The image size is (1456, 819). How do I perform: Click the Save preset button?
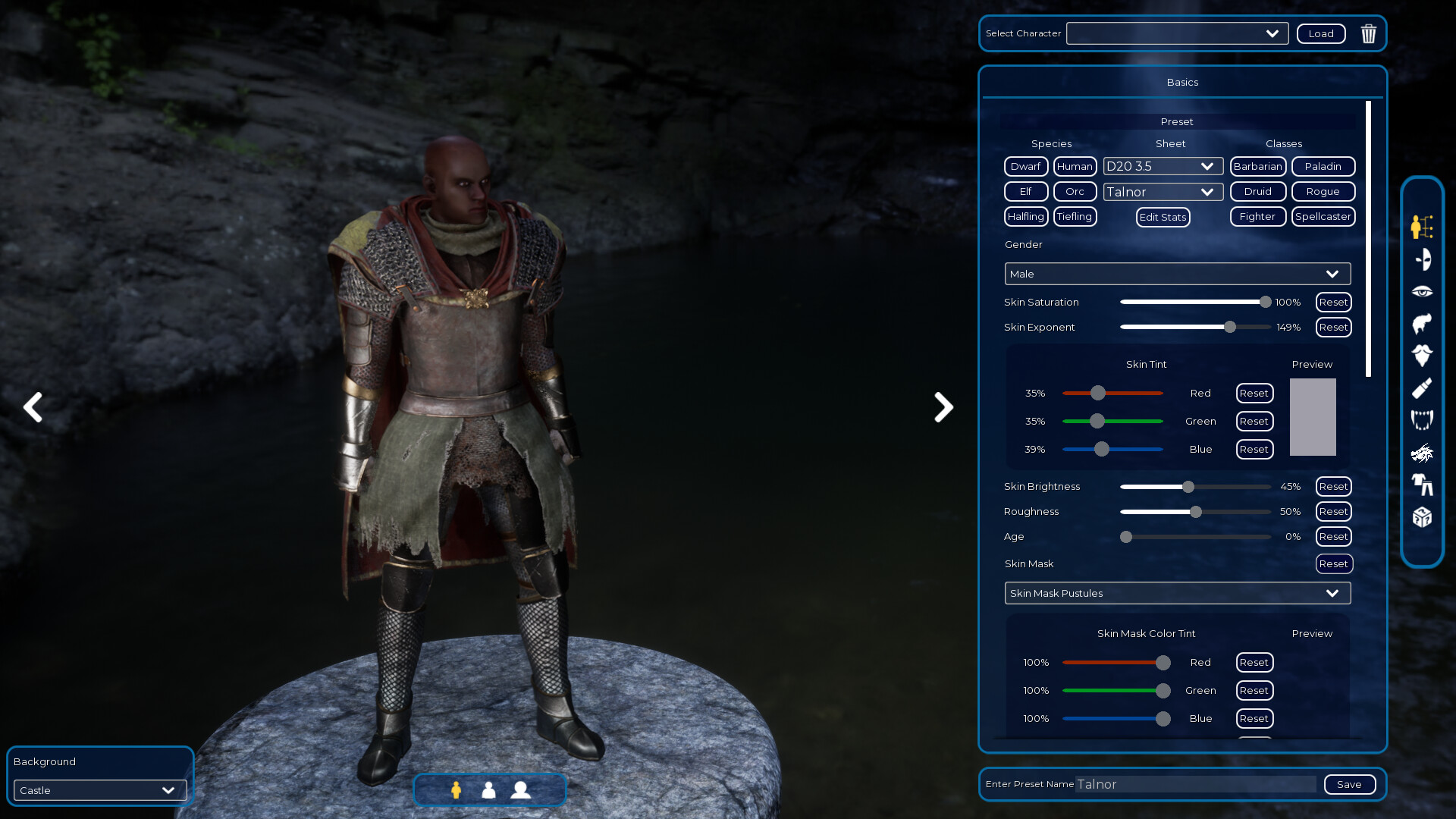coord(1349,784)
